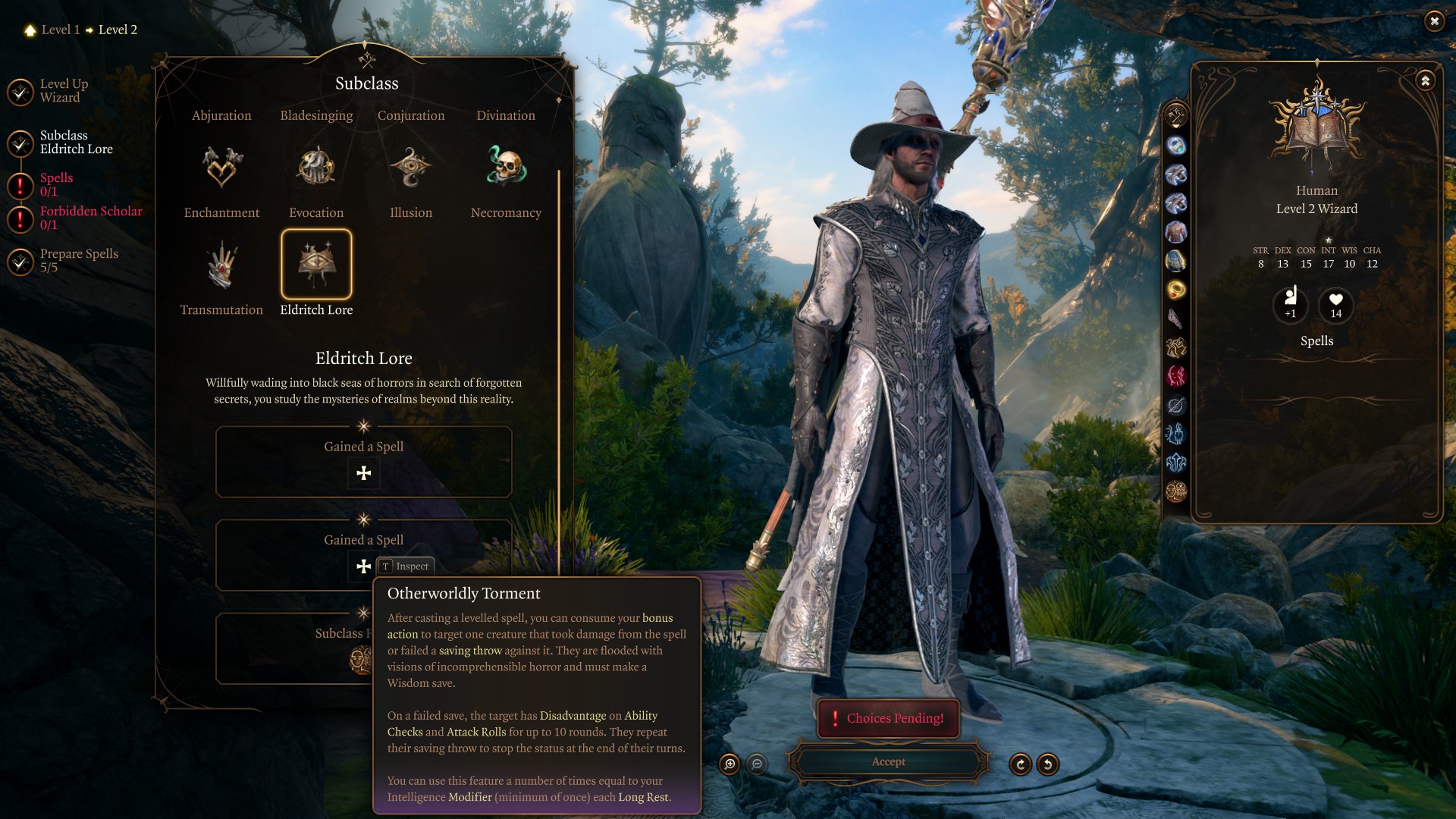The image size is (1456, 819).
Task: Choose the Bladesinging subclass
Action: pyautogui.click(x=316, y=115)
